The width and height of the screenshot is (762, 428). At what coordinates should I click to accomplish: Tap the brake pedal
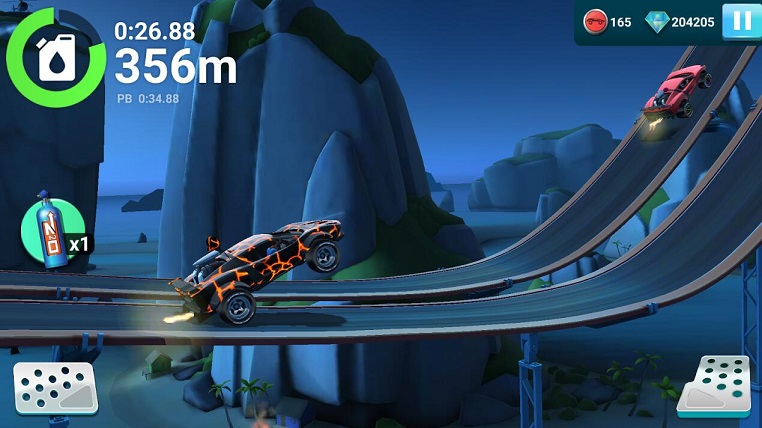point(54,388)
